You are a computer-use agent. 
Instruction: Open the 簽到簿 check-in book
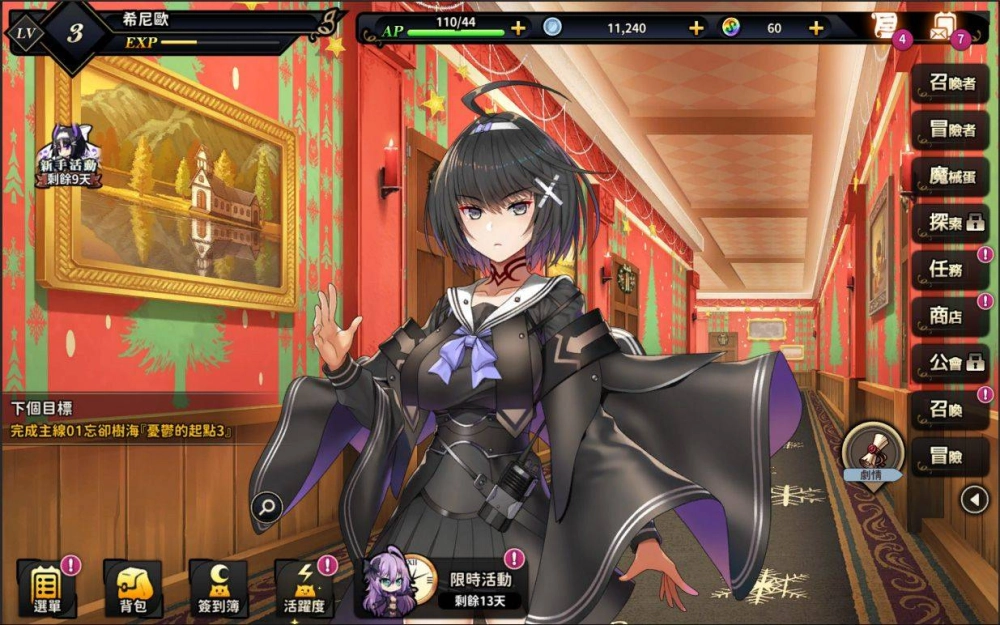click(x=218, y=587)
